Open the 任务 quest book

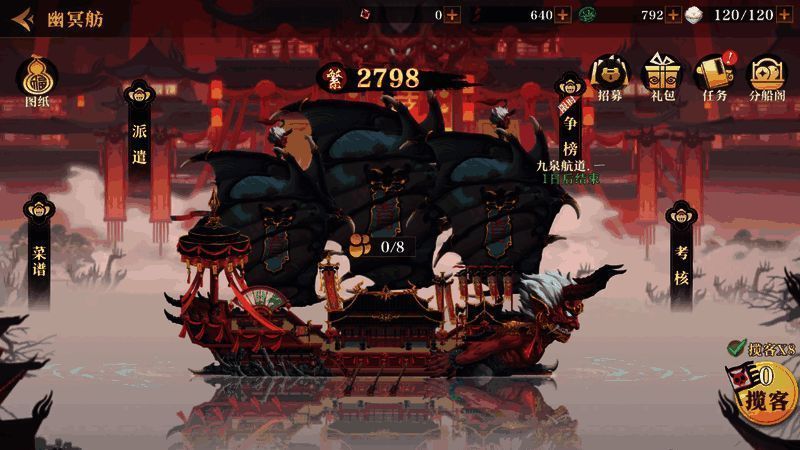(714, 76)
